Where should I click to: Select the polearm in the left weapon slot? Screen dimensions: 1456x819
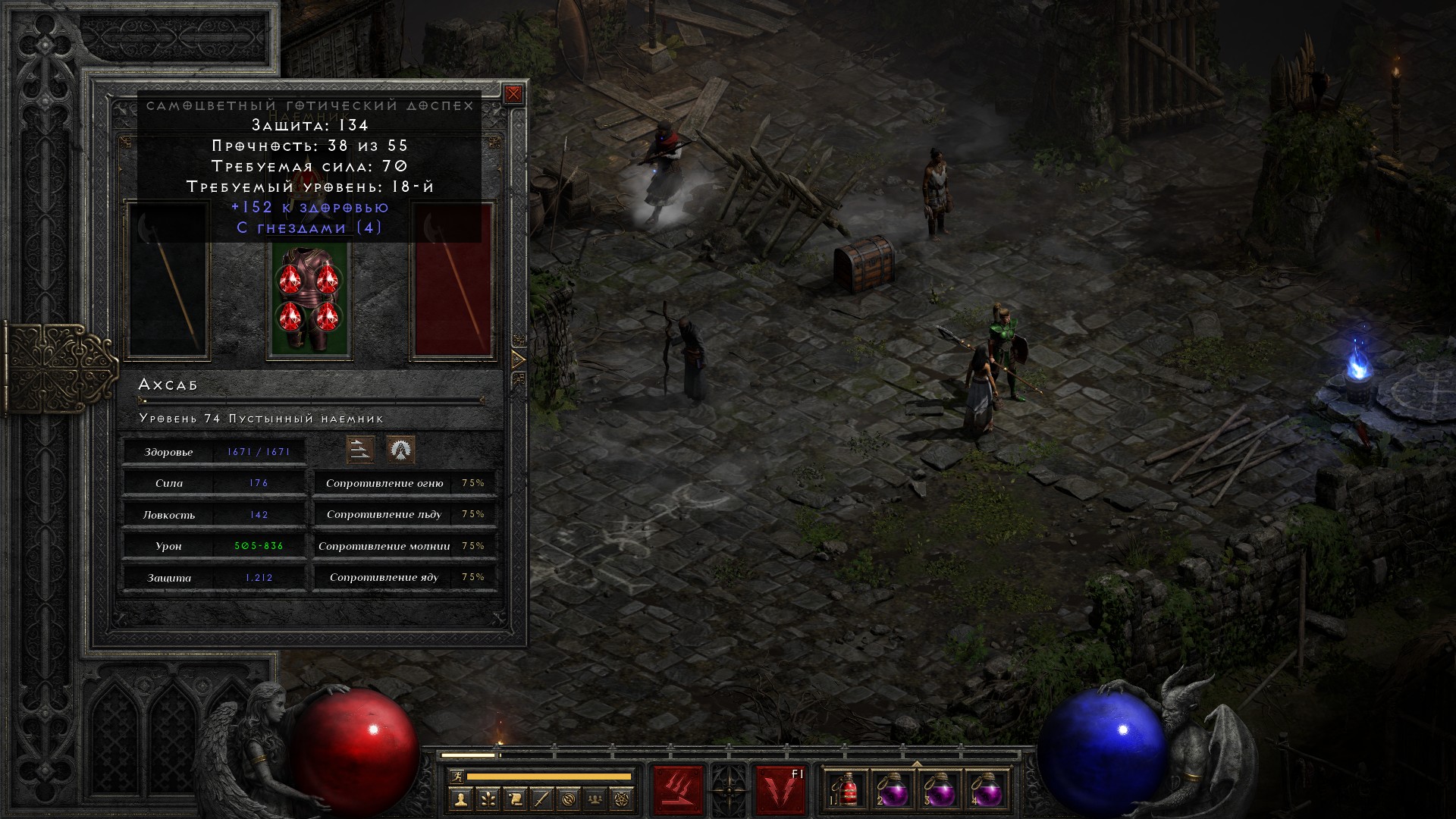[x=168, y=281]
